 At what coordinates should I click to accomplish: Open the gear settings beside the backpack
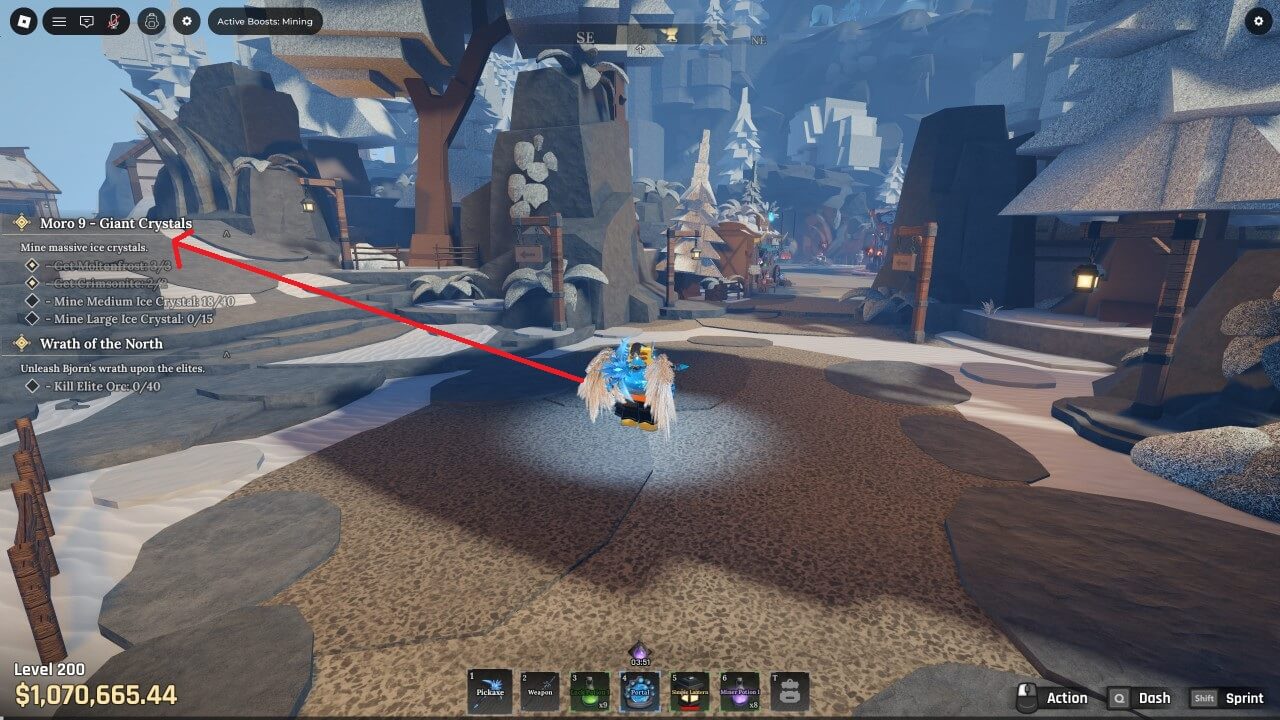(x=186, y=21)
